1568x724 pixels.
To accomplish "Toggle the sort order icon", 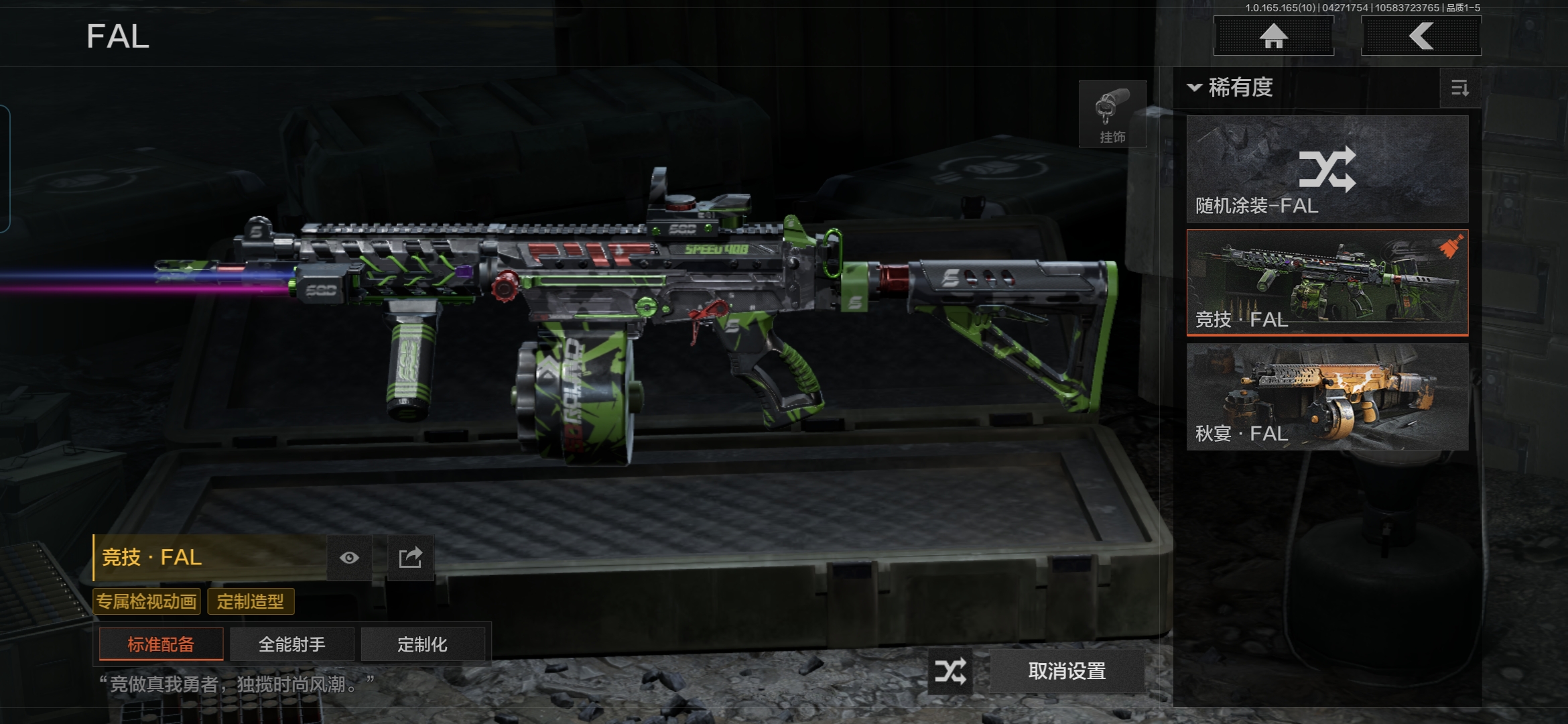I will (x=1459, y=88).
